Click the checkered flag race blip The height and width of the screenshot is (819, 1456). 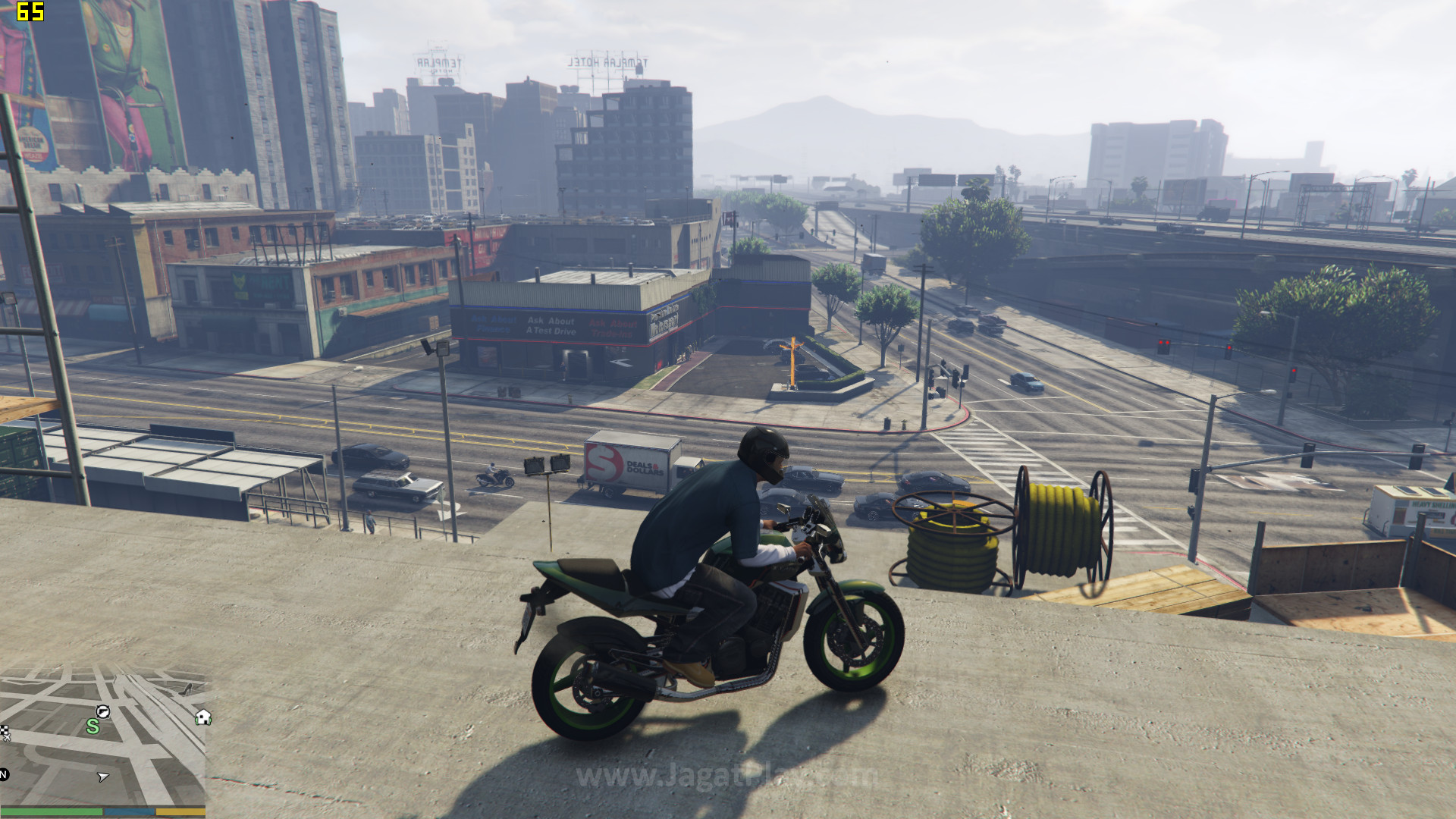coord(4,732)
